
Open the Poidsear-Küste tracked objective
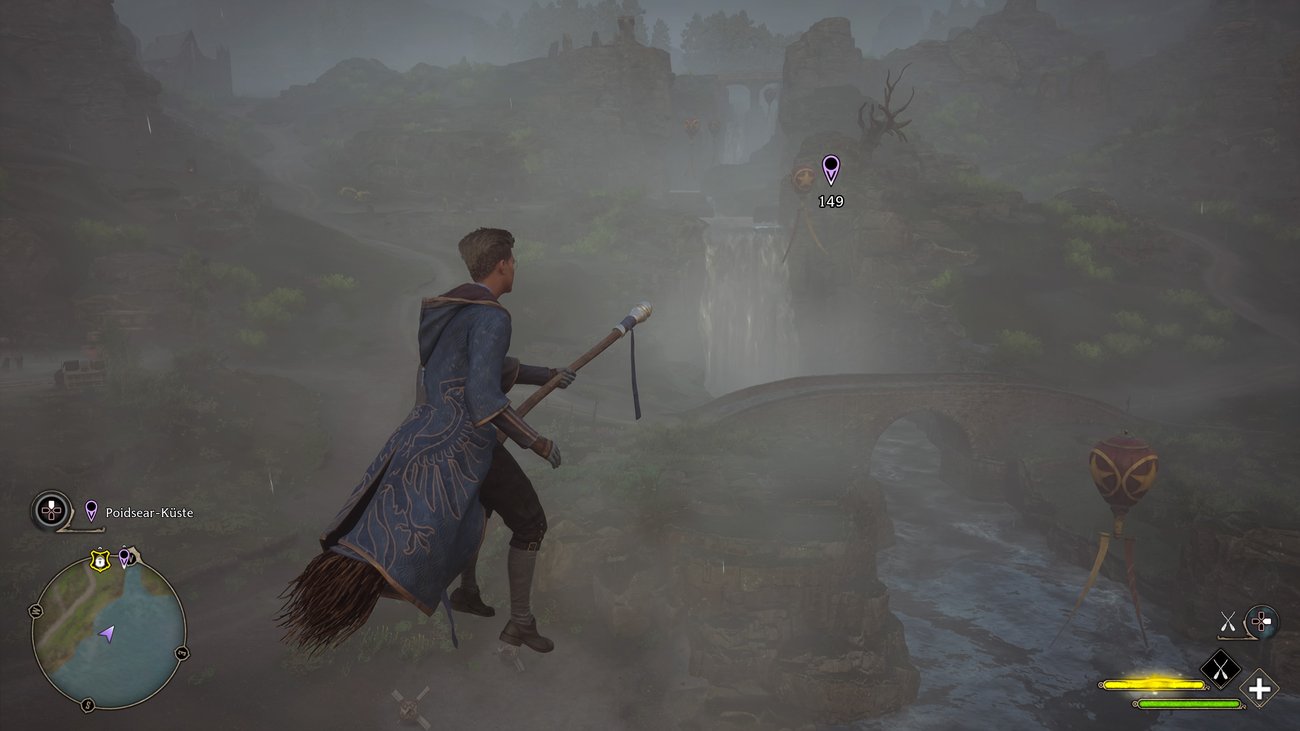pos(149,513)
